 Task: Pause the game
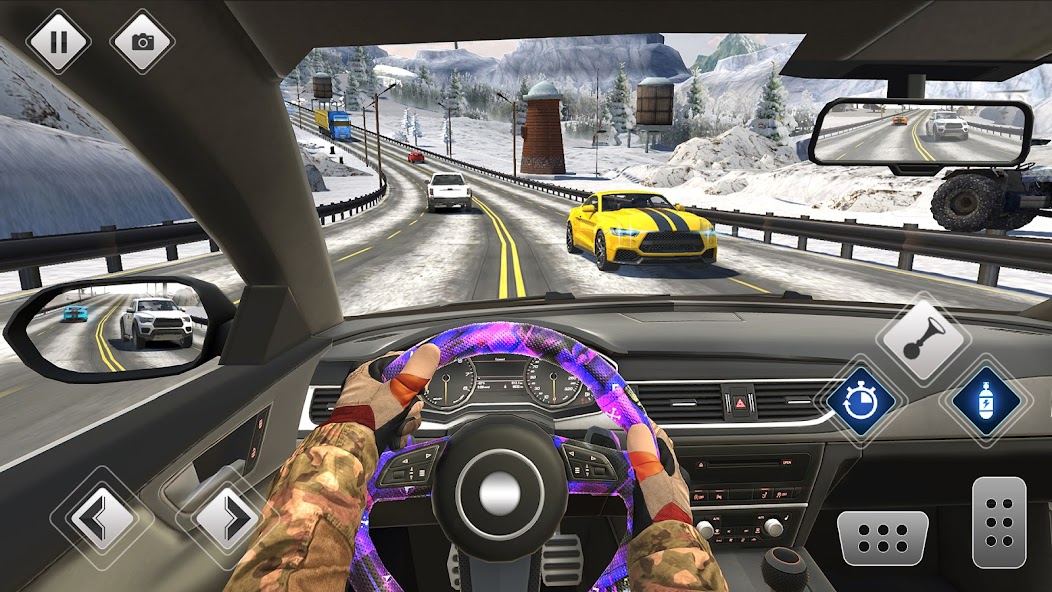[x=57, y=41]
